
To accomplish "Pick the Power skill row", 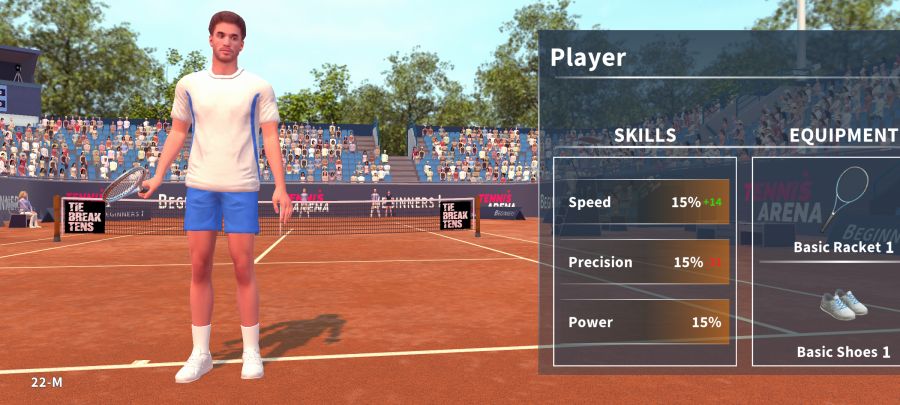I will 645,322.
